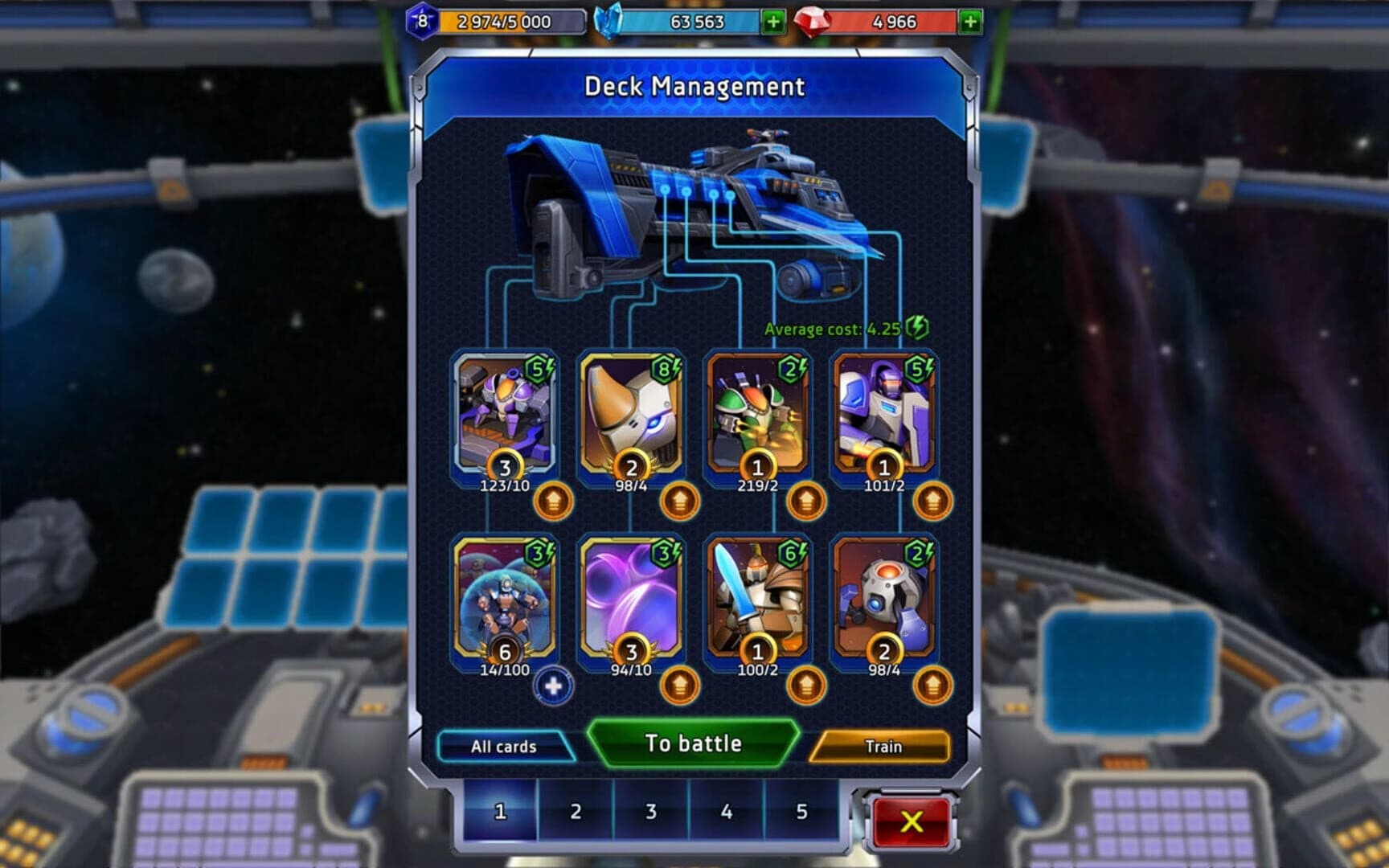
Task: Add crystals with the plus button
Action: [772, 22]
